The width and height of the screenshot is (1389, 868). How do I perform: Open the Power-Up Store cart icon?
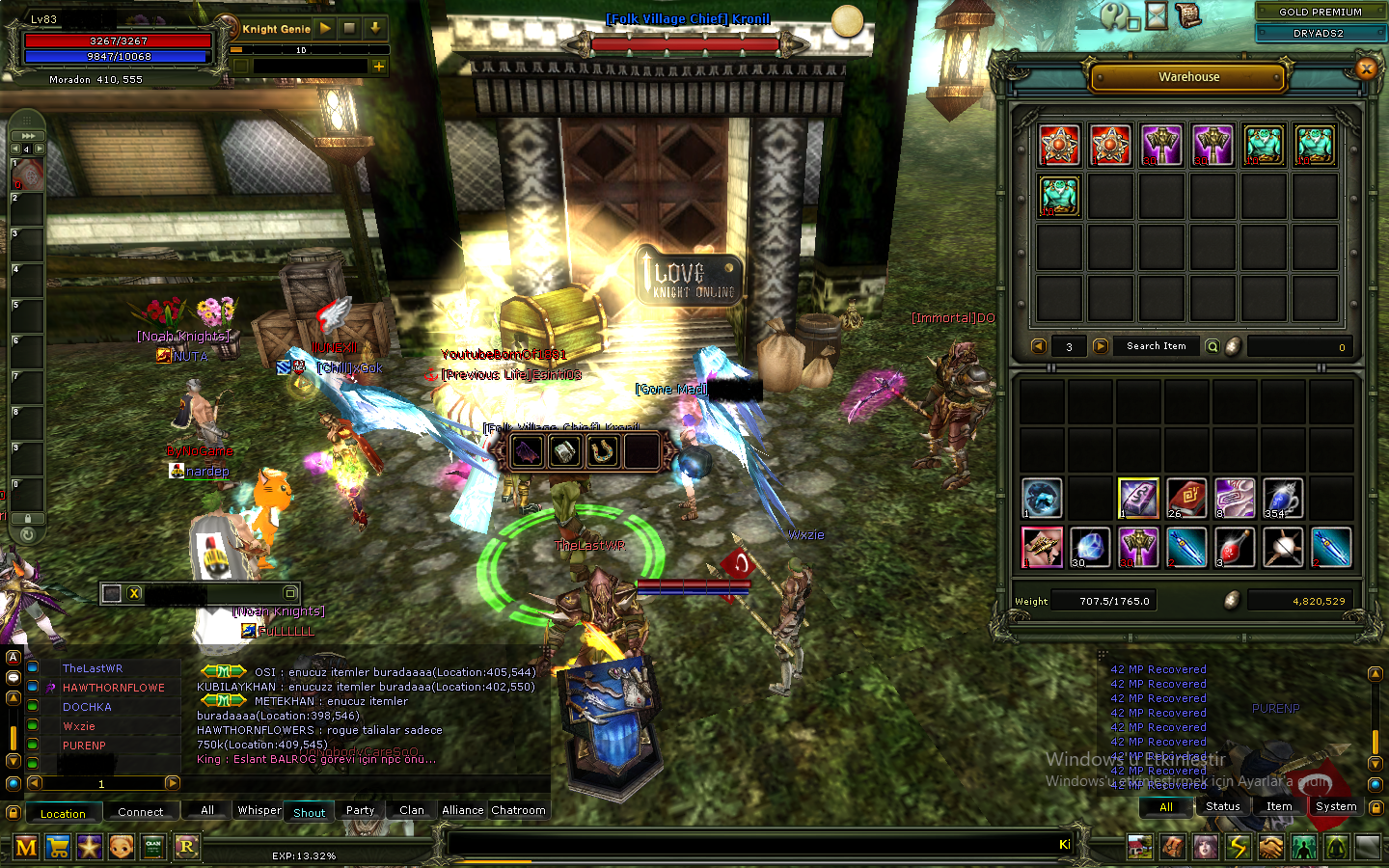(x=57, y=847)
